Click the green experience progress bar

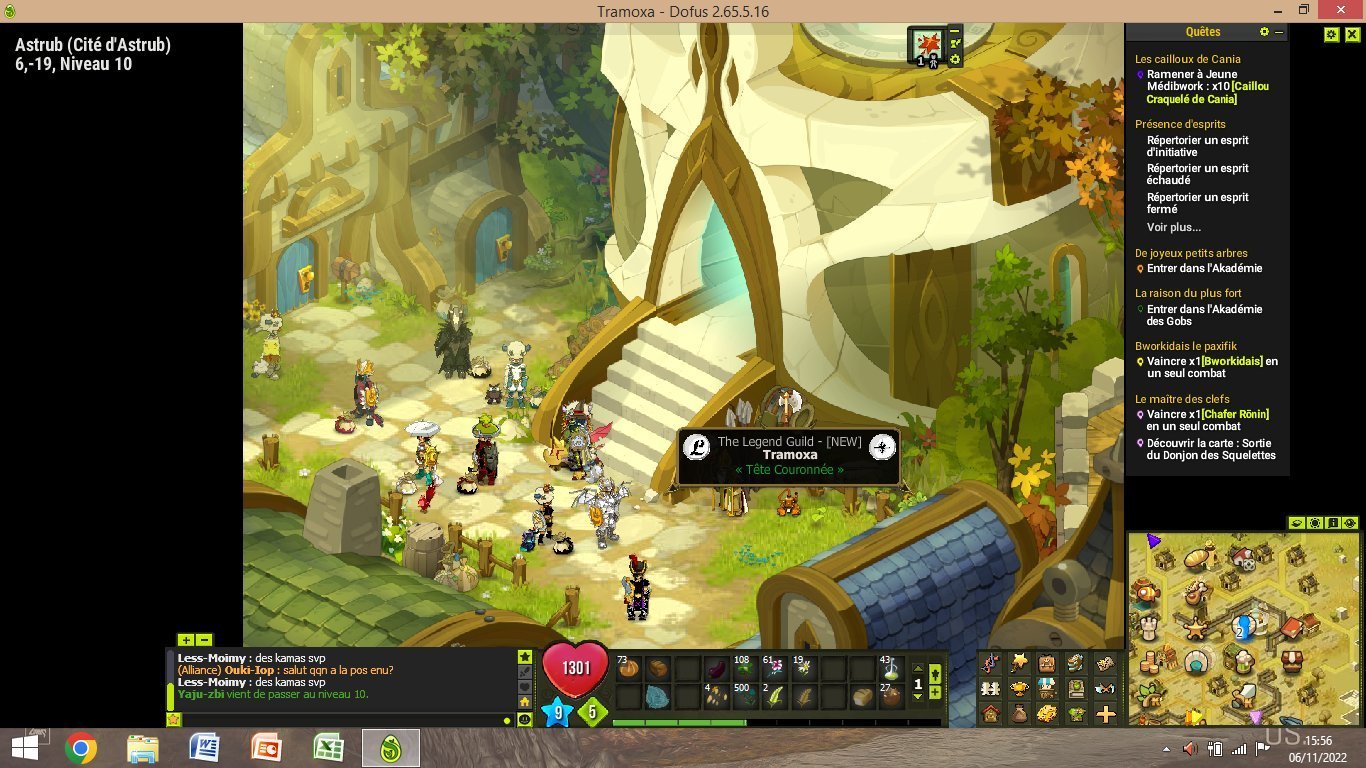[680, 721]
